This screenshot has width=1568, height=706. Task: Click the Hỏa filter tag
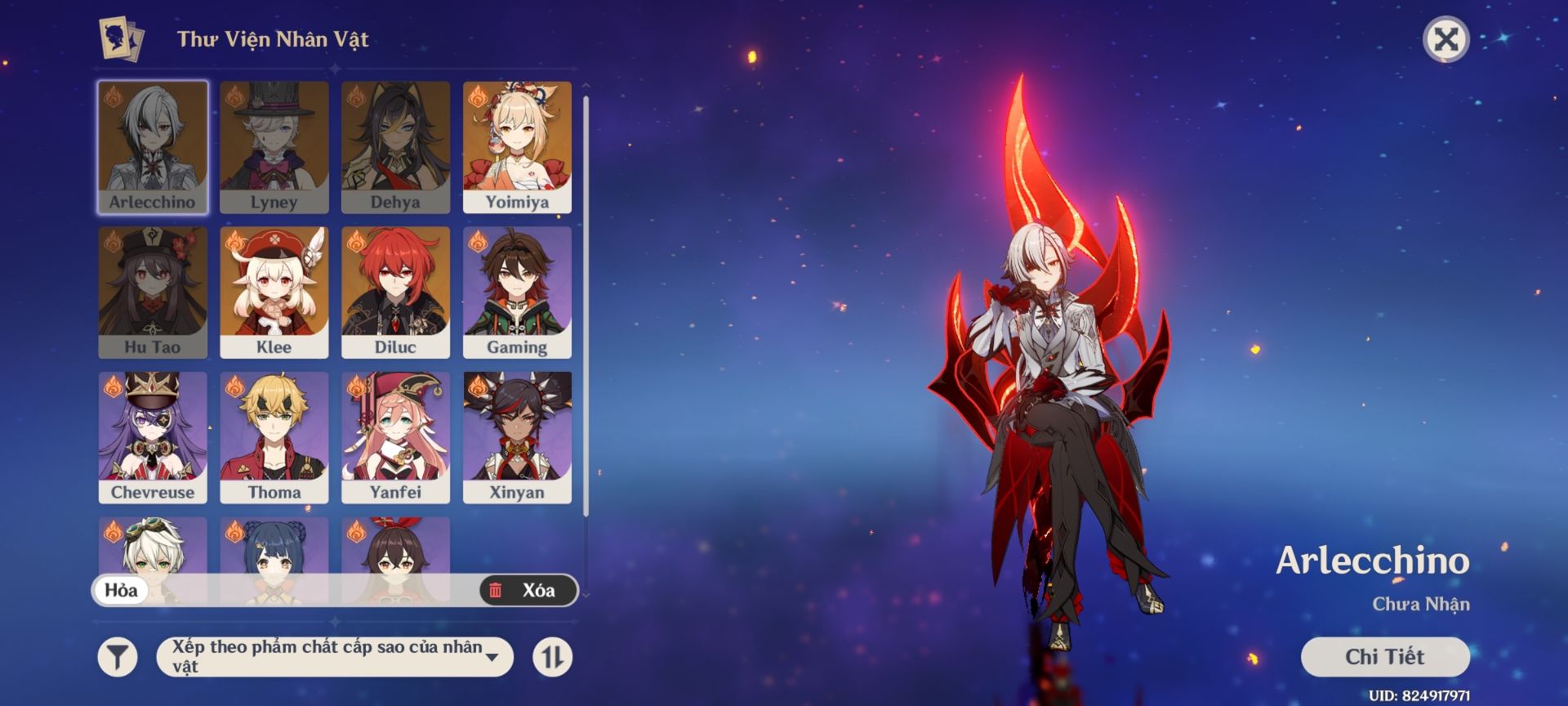point(122,590)
